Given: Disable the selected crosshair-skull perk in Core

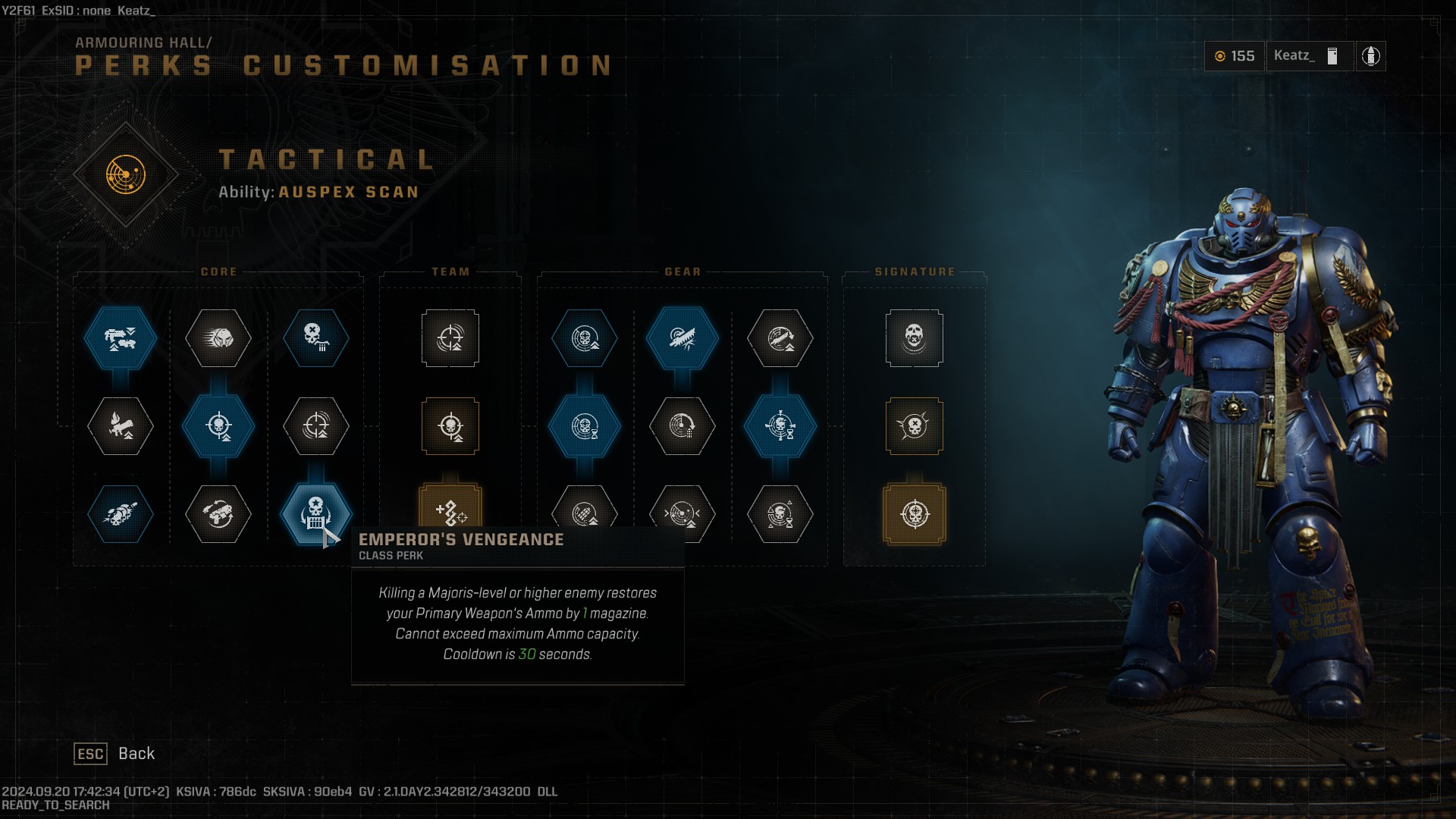Looking at the screenshot, I should point(218,427).
